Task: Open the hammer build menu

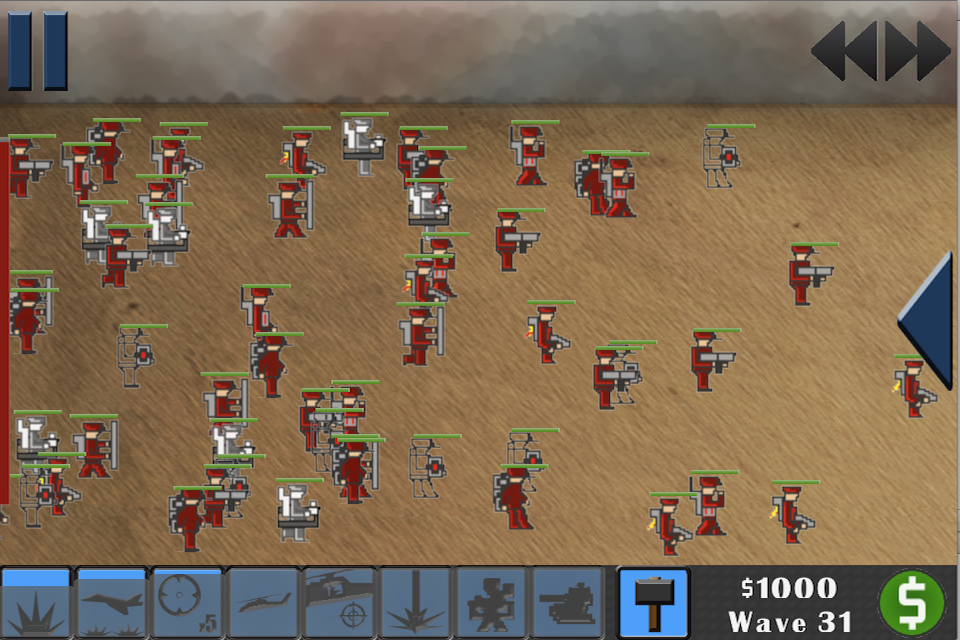Action: point(653,603)
